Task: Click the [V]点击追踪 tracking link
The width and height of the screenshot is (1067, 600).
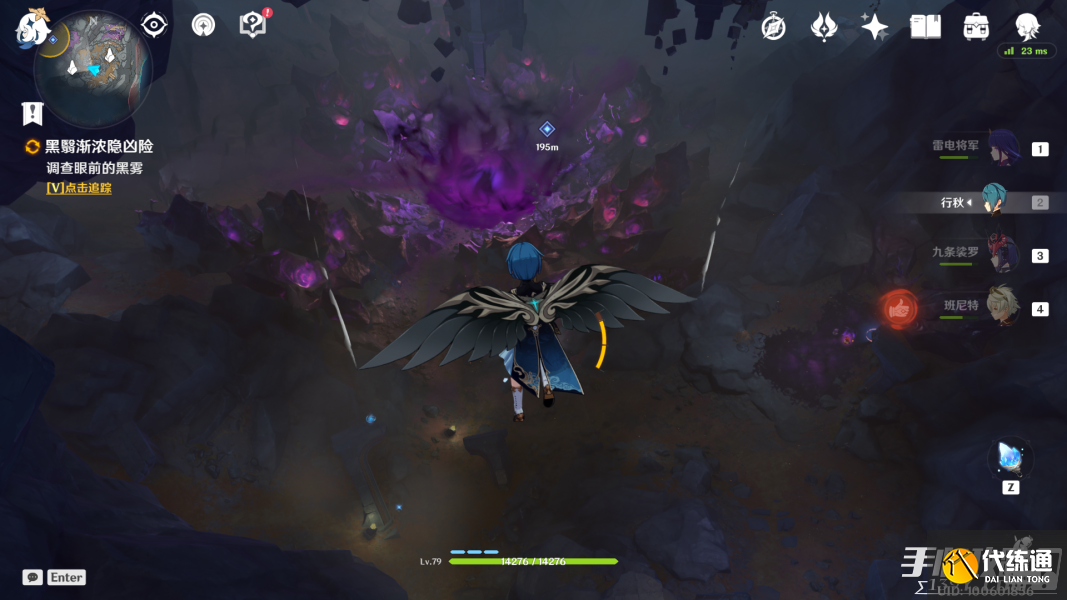Action: pos(79,188)
